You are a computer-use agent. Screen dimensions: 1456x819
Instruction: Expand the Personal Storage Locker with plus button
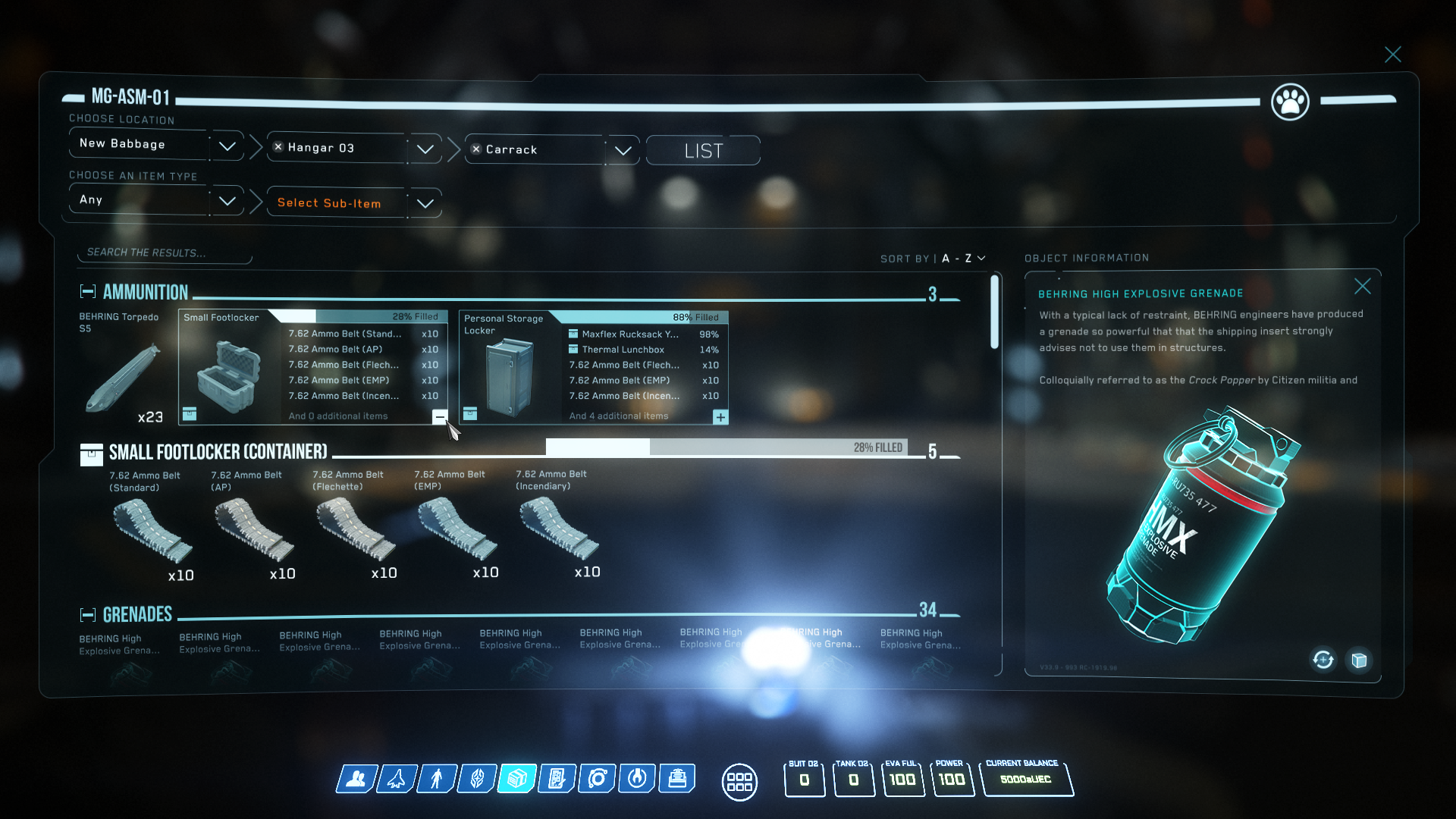tap(720, 417)
